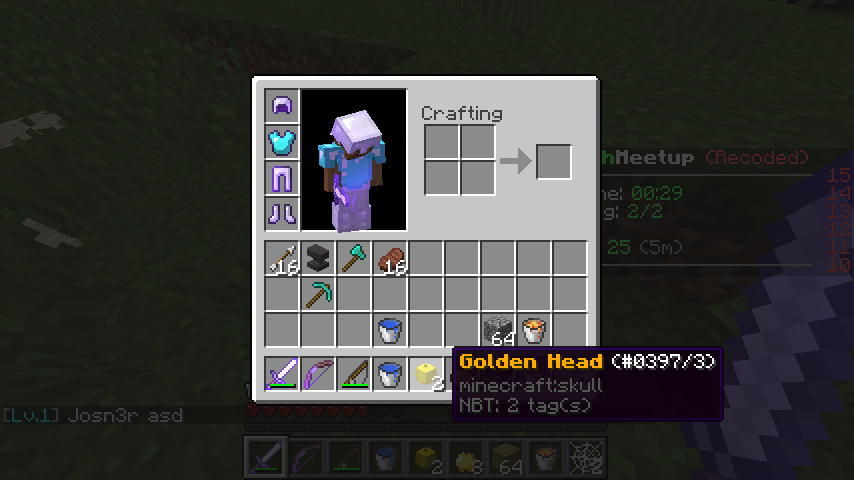Grab the diamond axe
The image size is (854, 480).
pyautogui.click(x=355, y=259)
